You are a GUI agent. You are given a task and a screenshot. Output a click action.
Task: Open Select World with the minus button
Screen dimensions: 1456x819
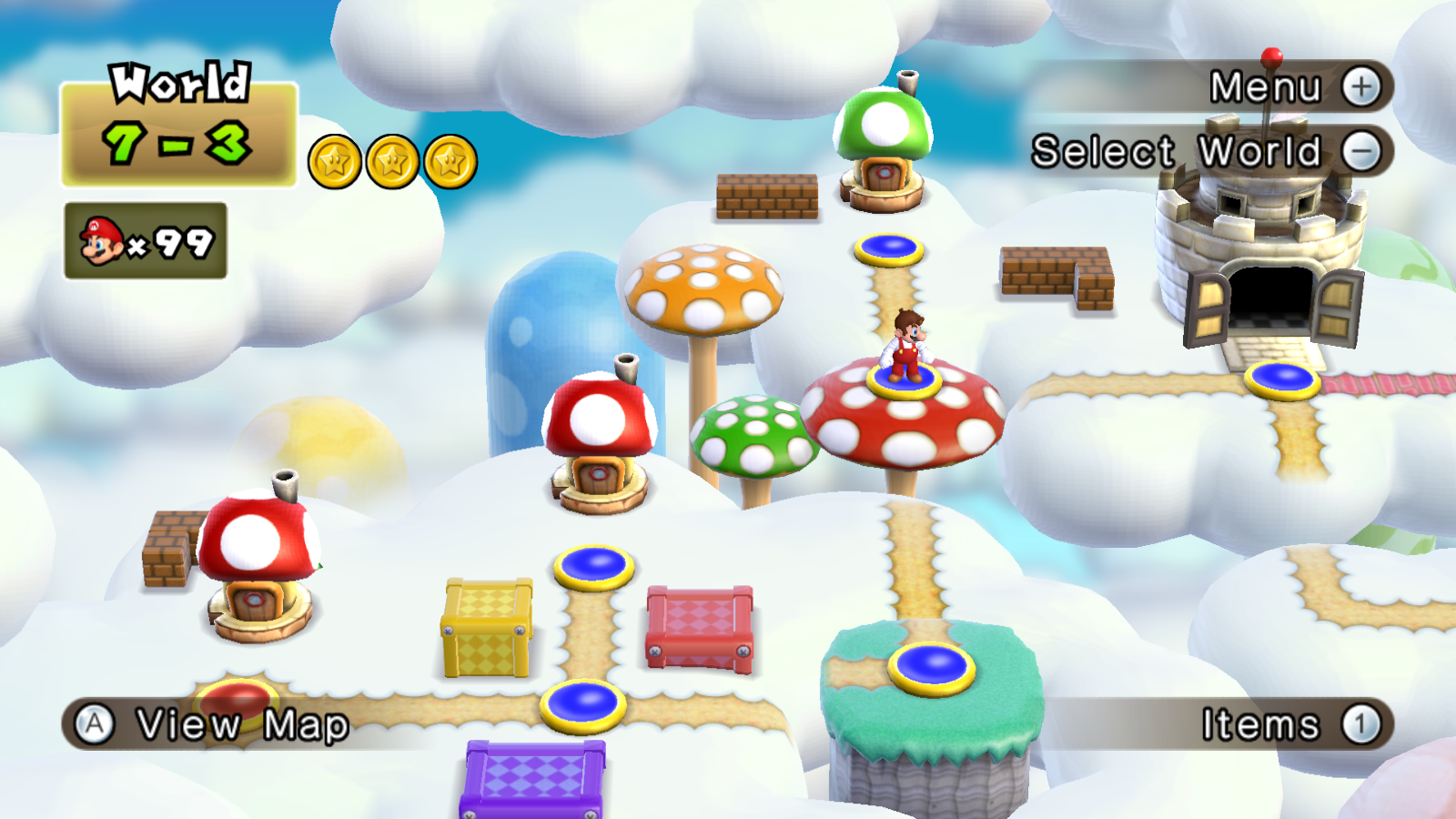point(1362,151)
